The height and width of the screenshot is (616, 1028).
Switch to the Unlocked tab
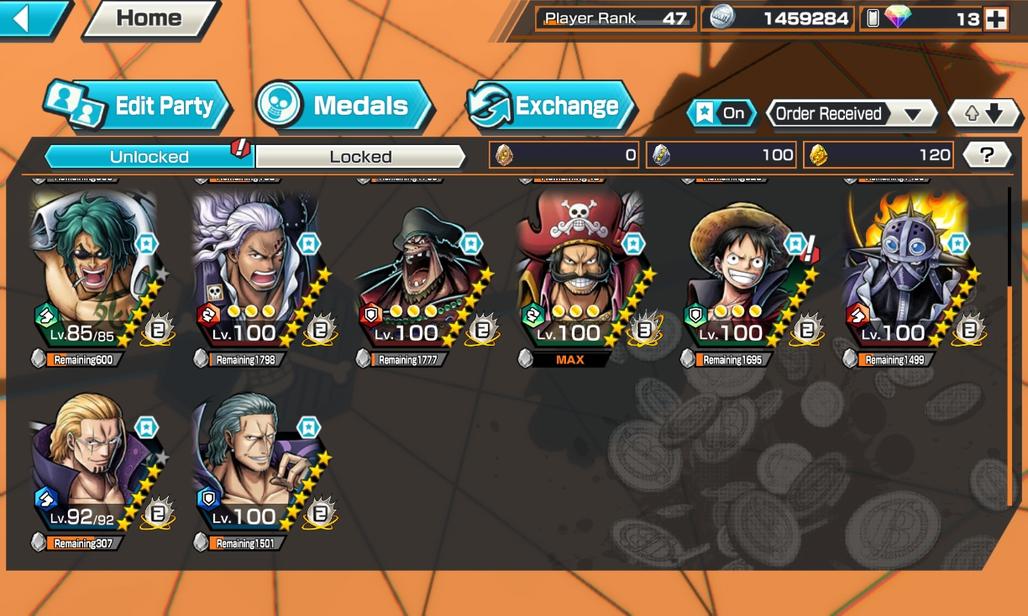[149, 156]
